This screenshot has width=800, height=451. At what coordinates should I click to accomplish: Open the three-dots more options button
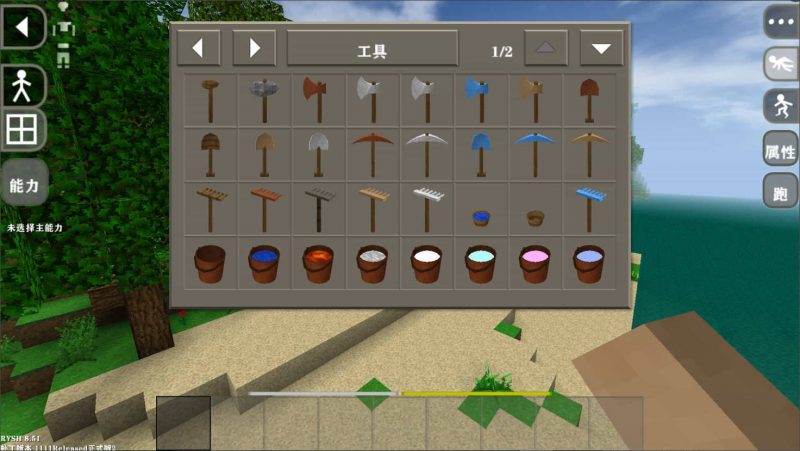pyautogui.click(x=781, y=21)
